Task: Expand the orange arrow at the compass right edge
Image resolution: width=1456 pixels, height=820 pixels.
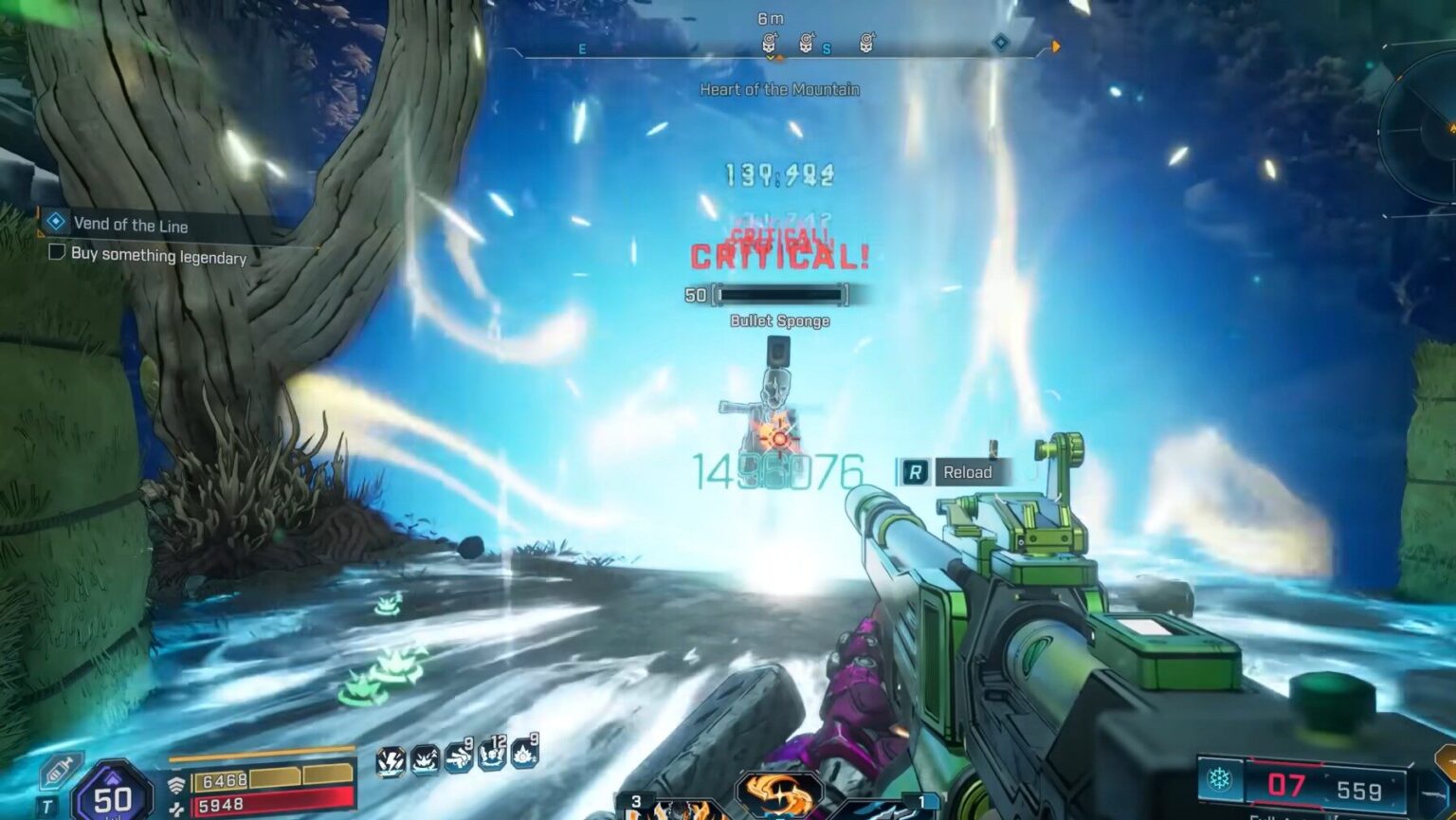Action: click(x=1056, y=46)
